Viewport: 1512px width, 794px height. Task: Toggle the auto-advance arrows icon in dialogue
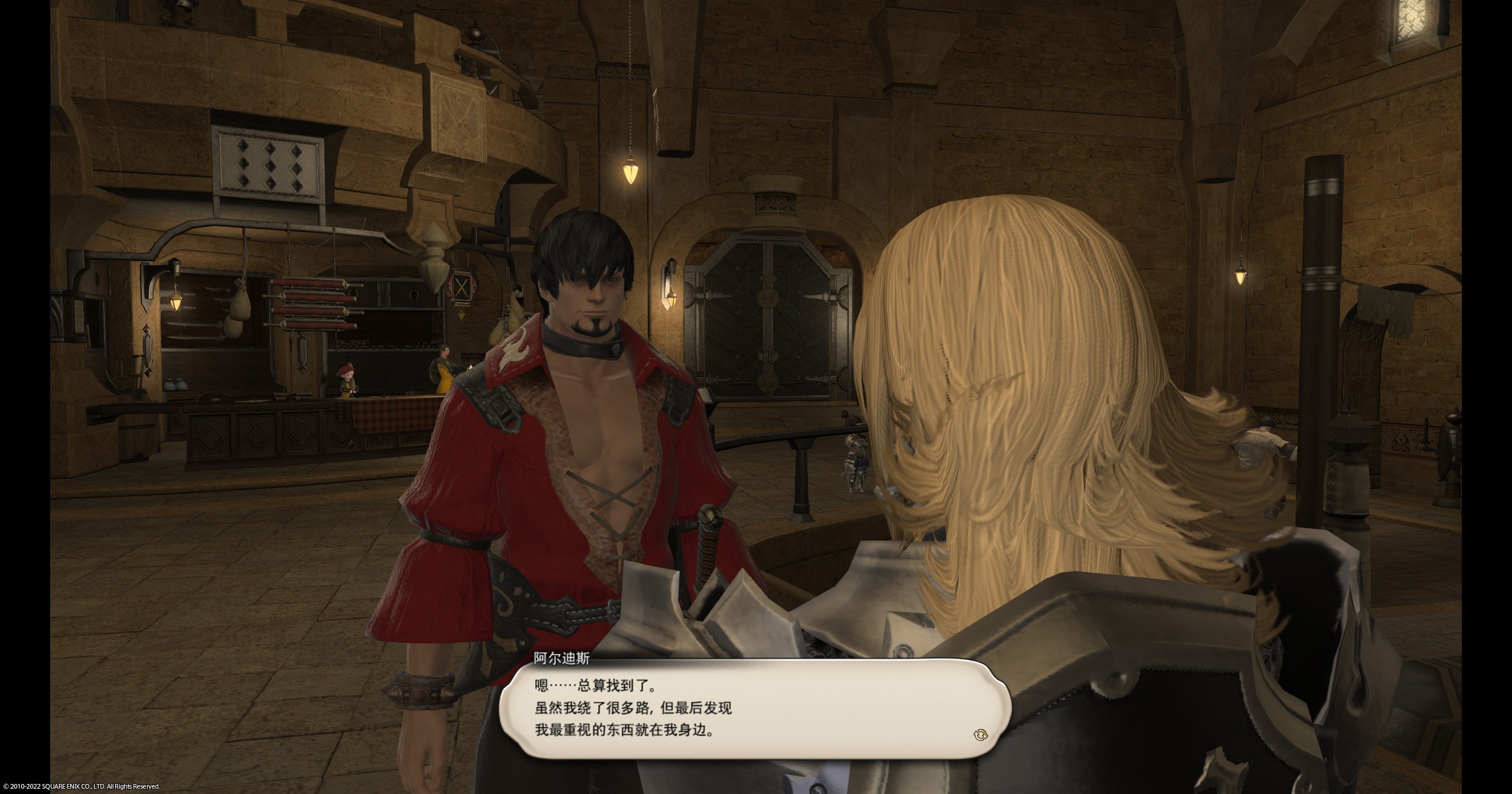[x=980, y=735]
